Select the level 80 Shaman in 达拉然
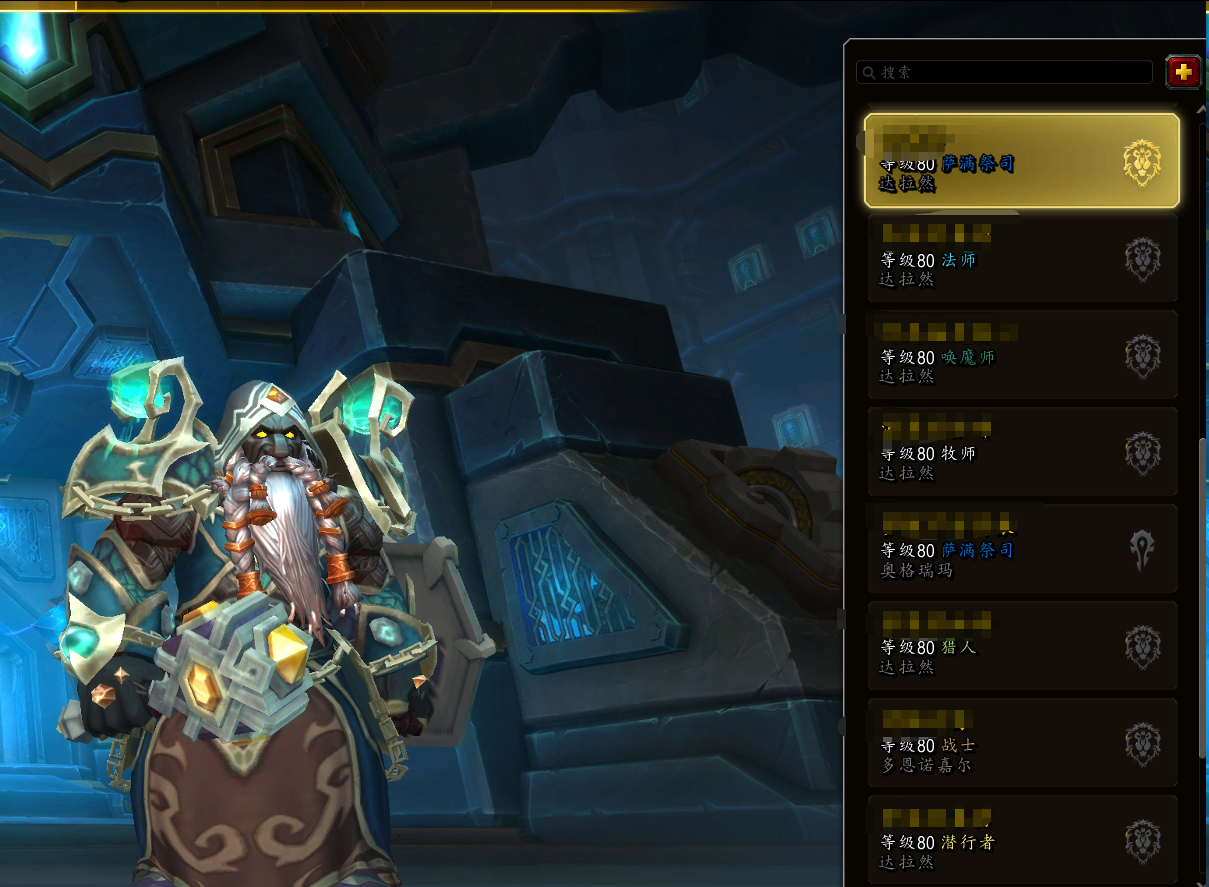This screenshot has width=1209, height=887. pos(1021,161)
